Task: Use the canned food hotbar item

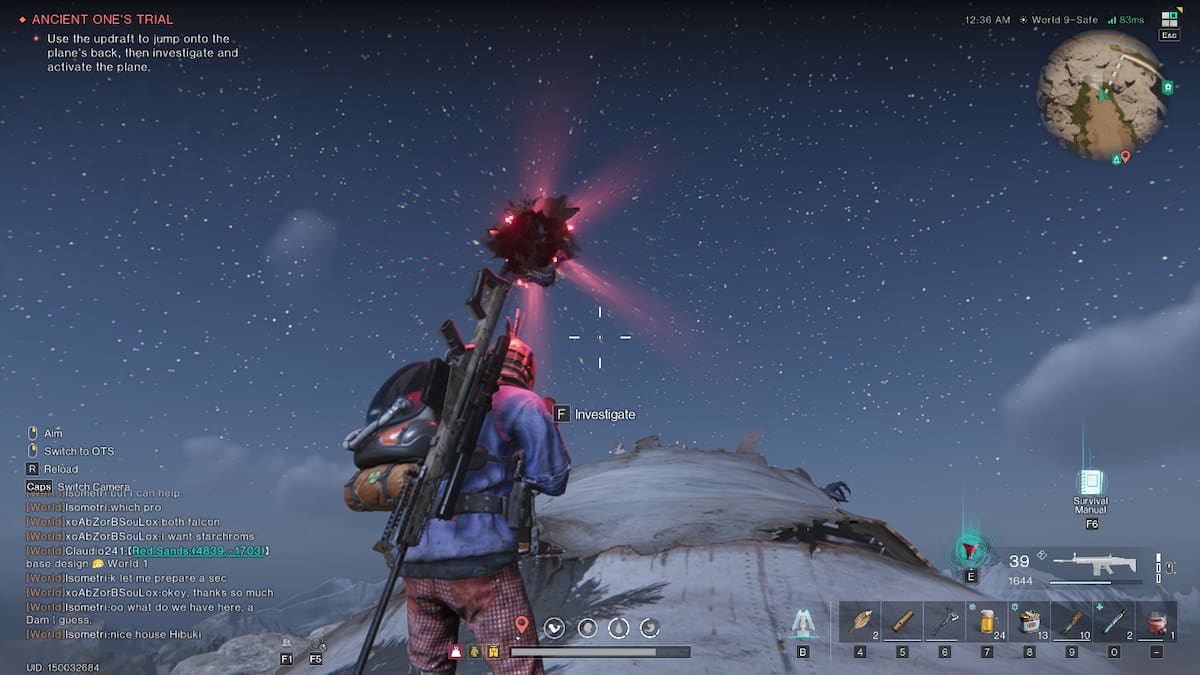Action: 1029,621
